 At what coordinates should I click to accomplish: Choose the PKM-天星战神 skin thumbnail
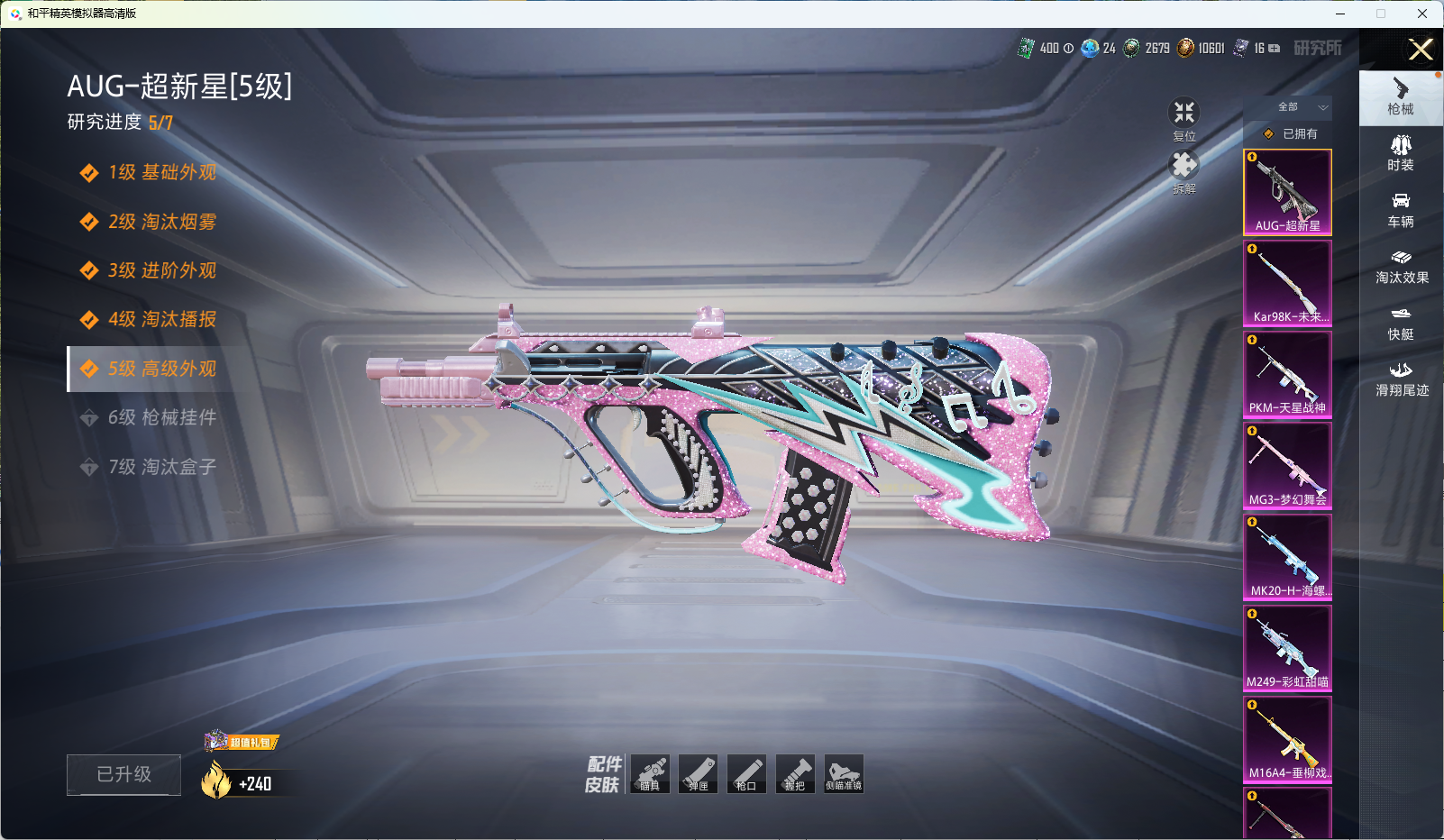1287,374
